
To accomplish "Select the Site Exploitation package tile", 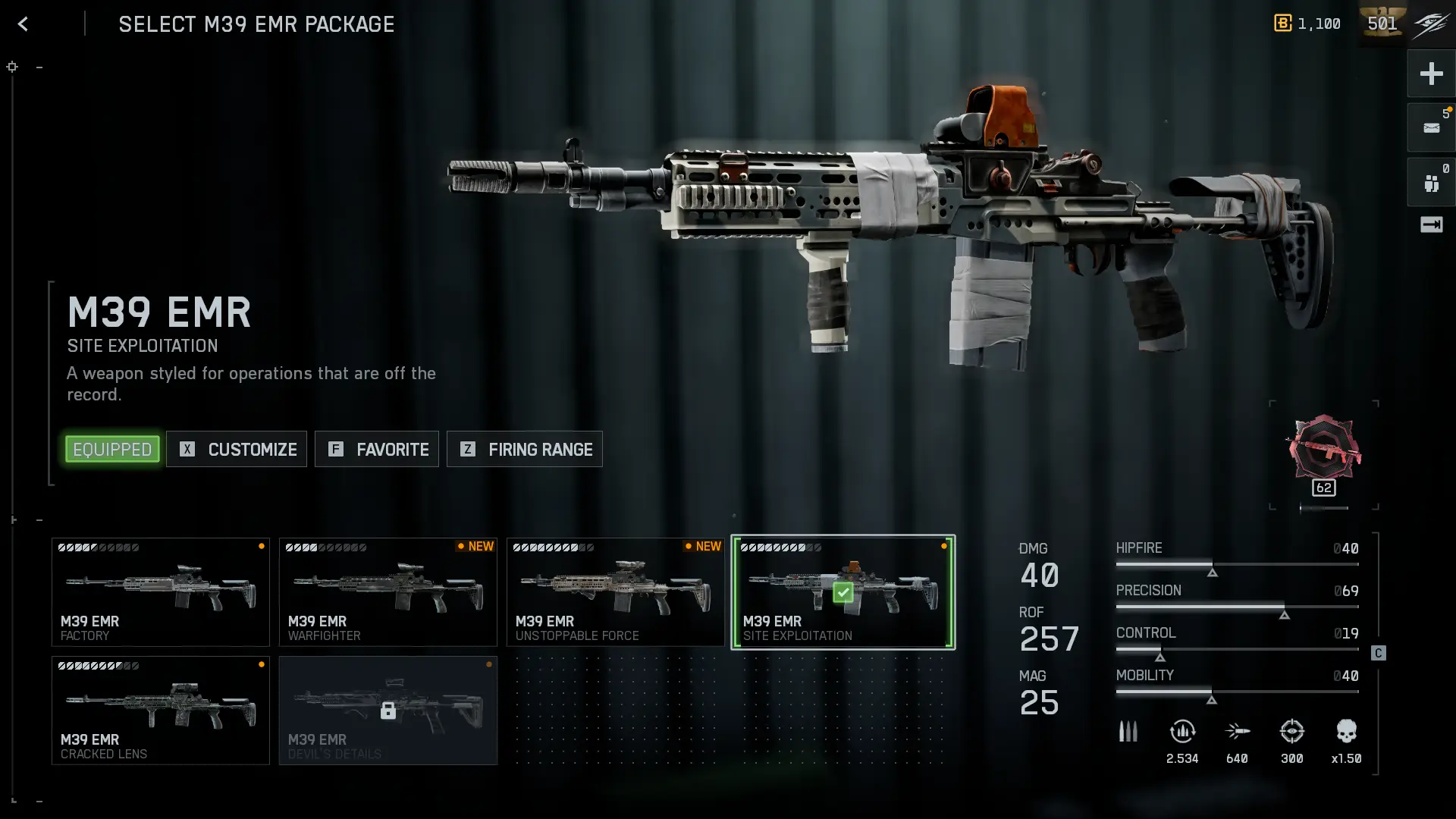I will pyautogui.click(x=843, y=592).
